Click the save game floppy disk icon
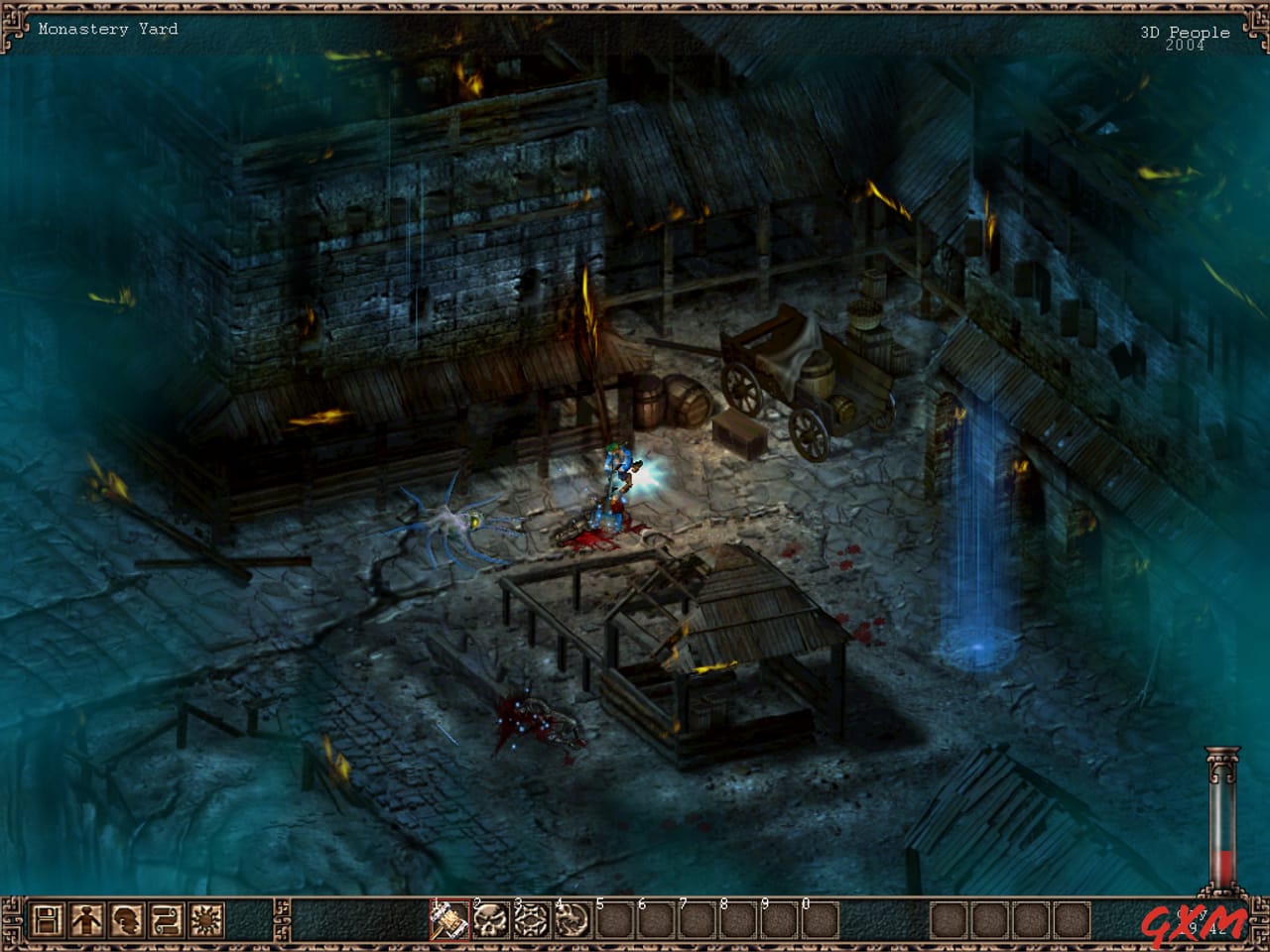The image size is (1270, 952). click(x=50, y=920)
